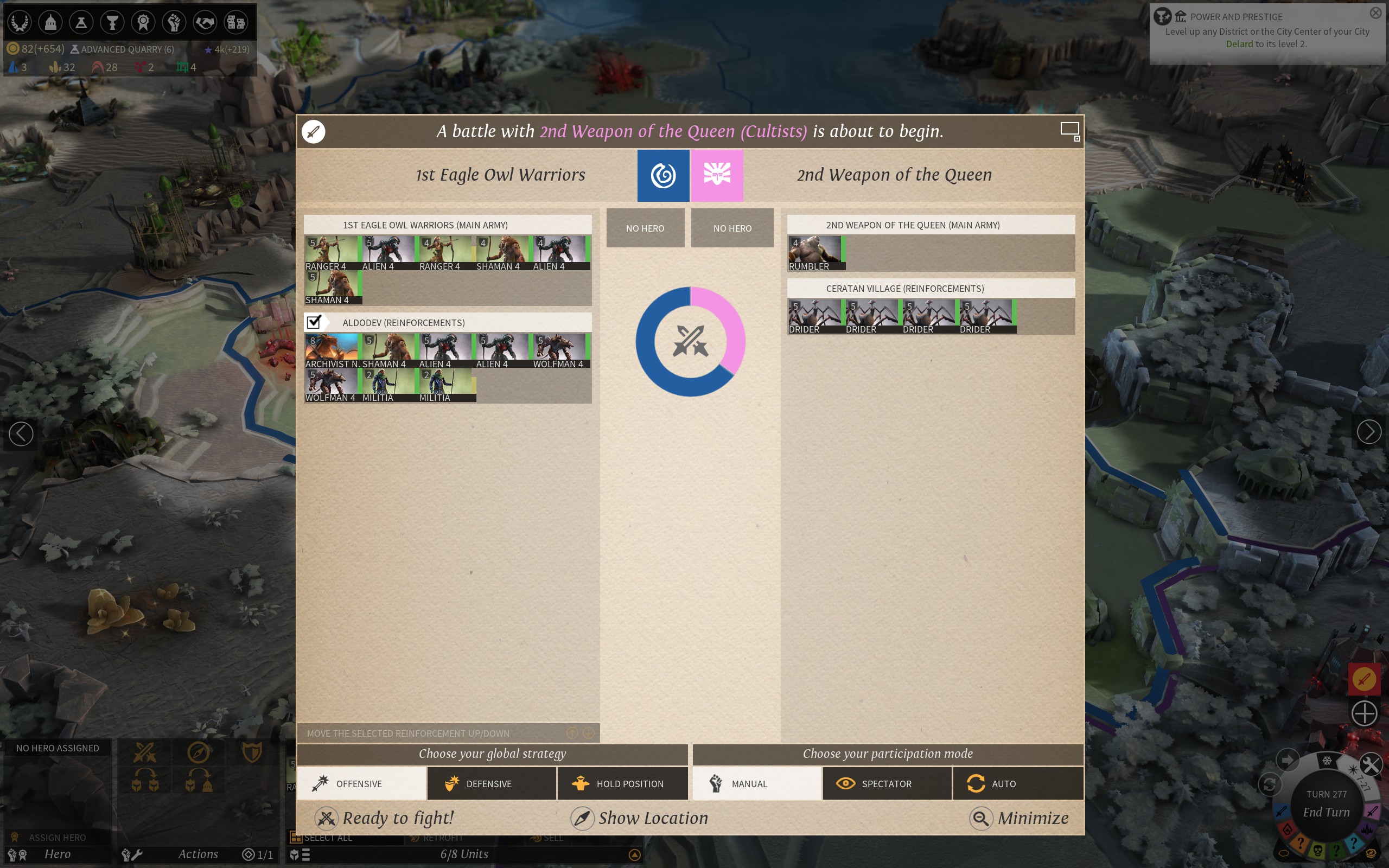End the current turn
The width and height of the screenshot is (1389, 868).
click(x=1326, y=812)
